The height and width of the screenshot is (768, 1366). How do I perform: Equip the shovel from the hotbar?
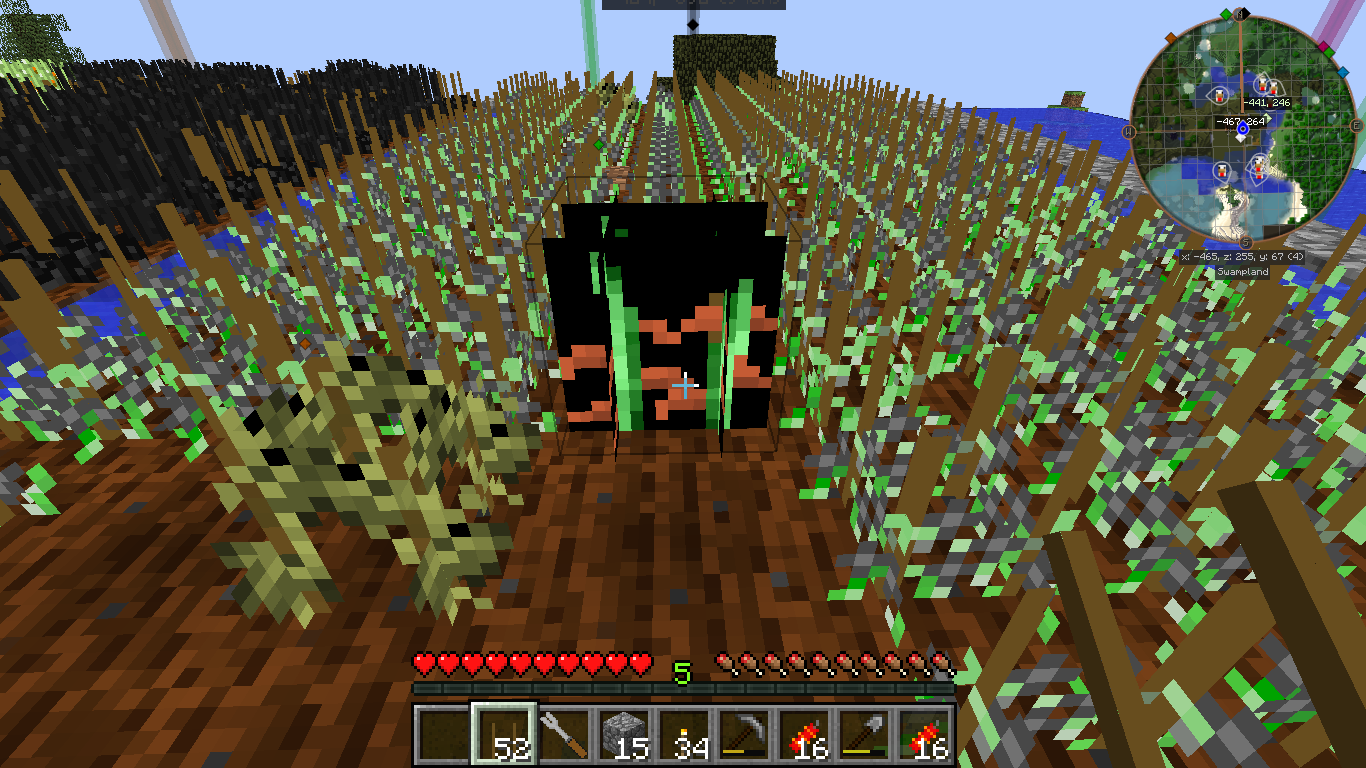[864, 735]
